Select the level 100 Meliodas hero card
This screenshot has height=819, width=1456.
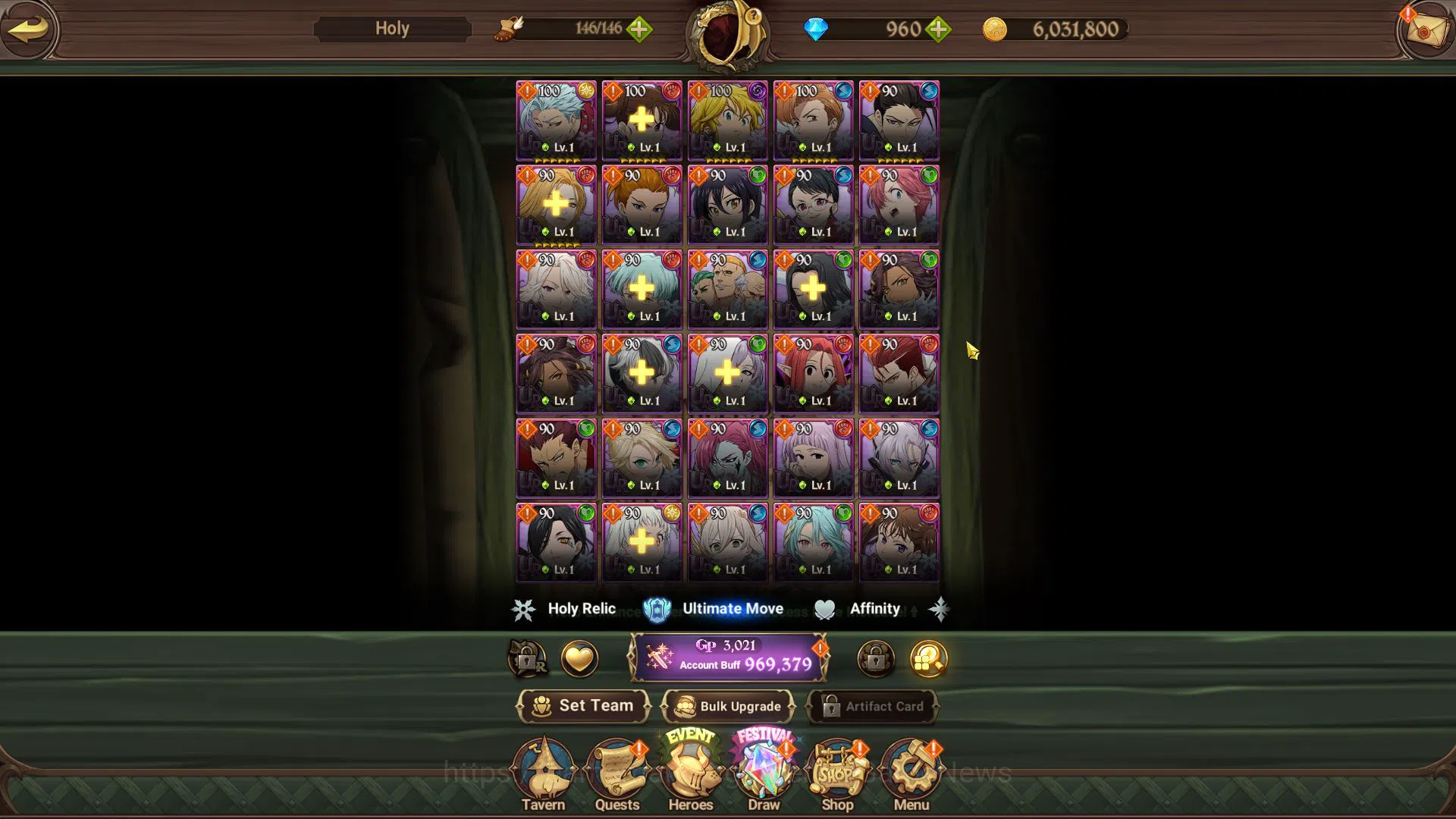[x=727, y=120]
